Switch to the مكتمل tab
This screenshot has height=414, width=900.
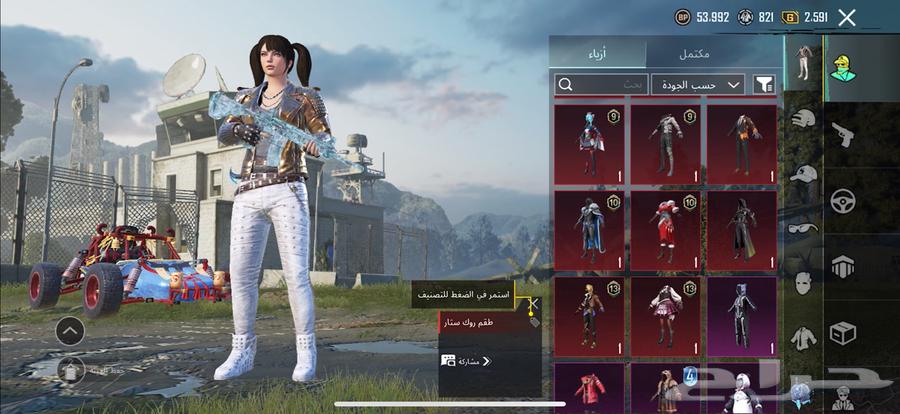[714, 51]
